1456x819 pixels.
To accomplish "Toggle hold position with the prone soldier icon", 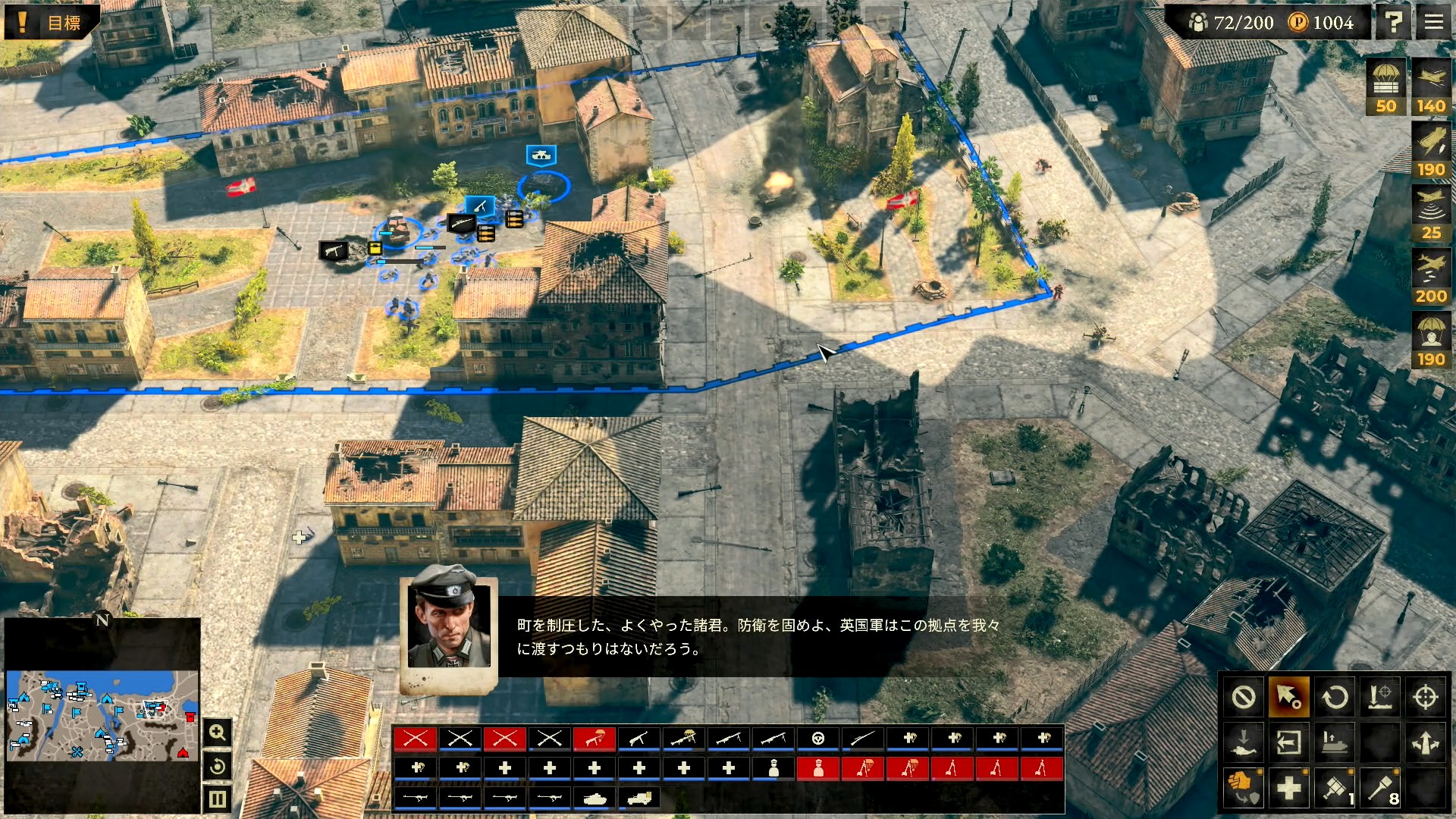I will point(1244,742).
